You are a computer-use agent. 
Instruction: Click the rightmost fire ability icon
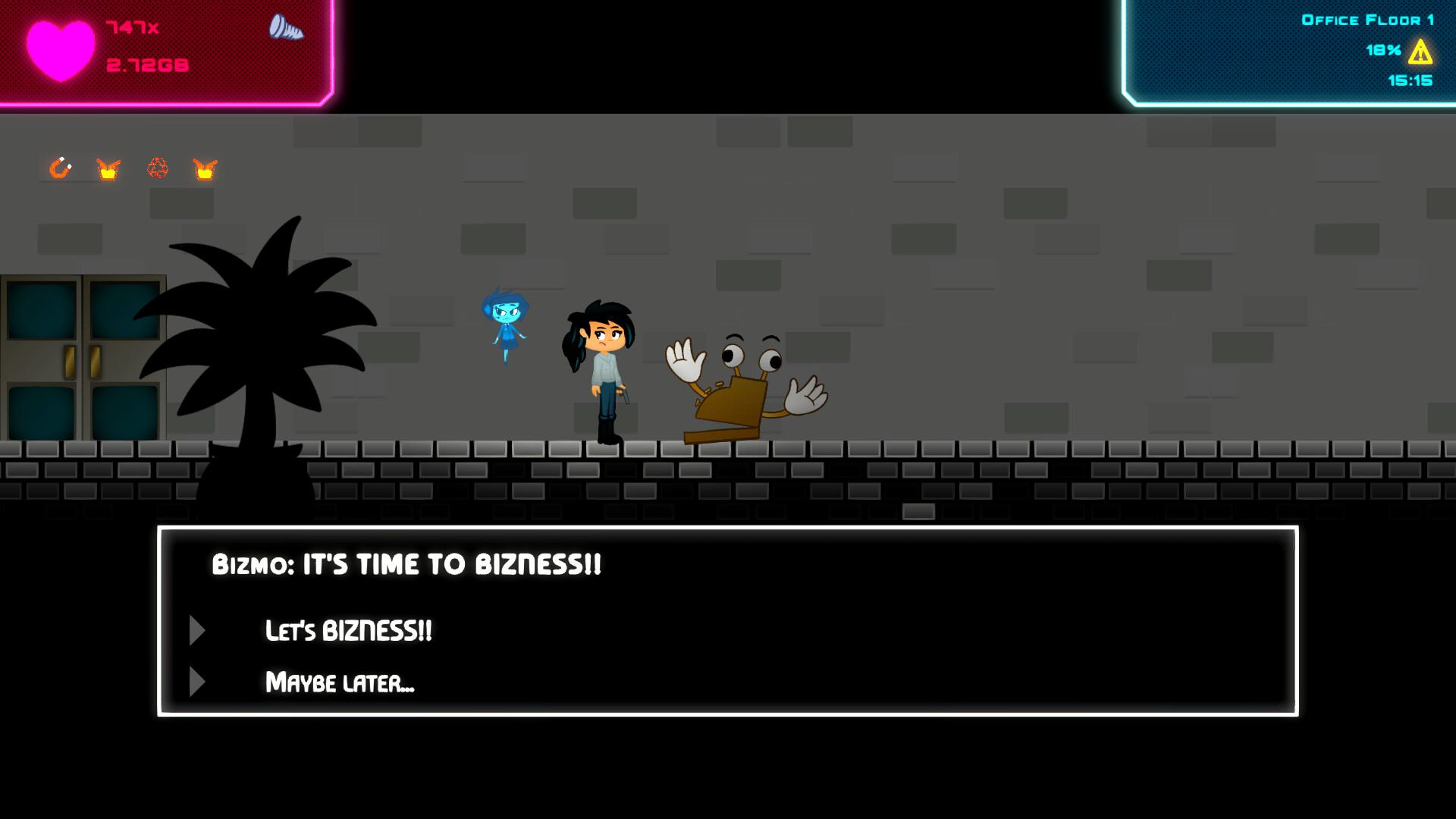[206, 168]
